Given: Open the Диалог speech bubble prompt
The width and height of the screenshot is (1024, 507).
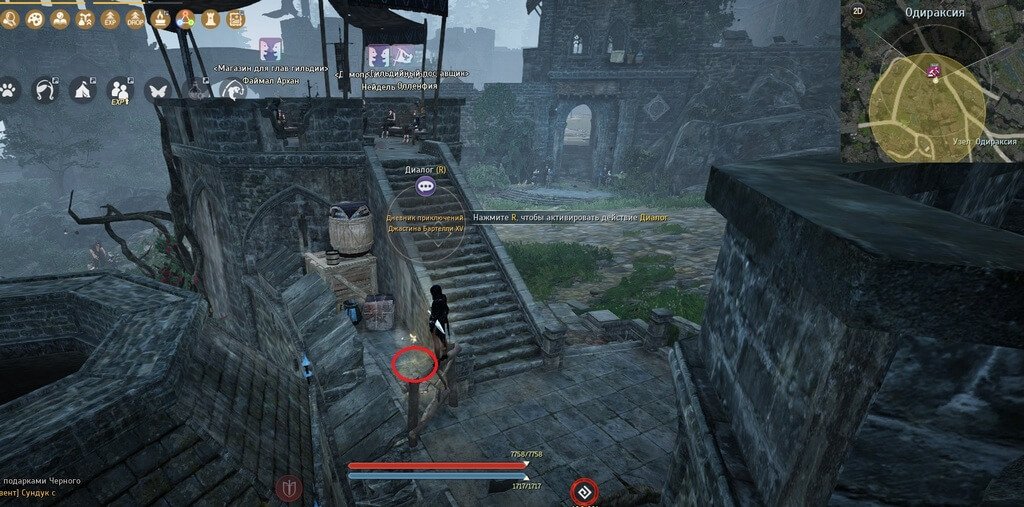Looking at the screenshot, I should tap(427, 185).
